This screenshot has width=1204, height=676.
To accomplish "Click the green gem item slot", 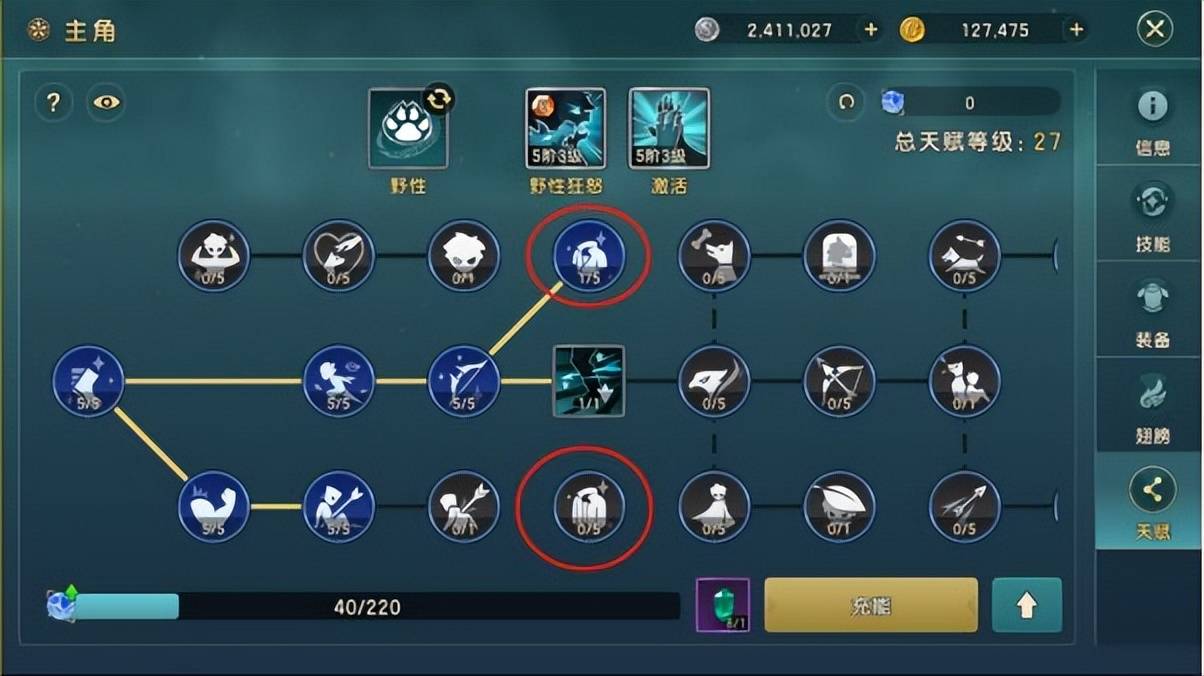I will 722,605.
